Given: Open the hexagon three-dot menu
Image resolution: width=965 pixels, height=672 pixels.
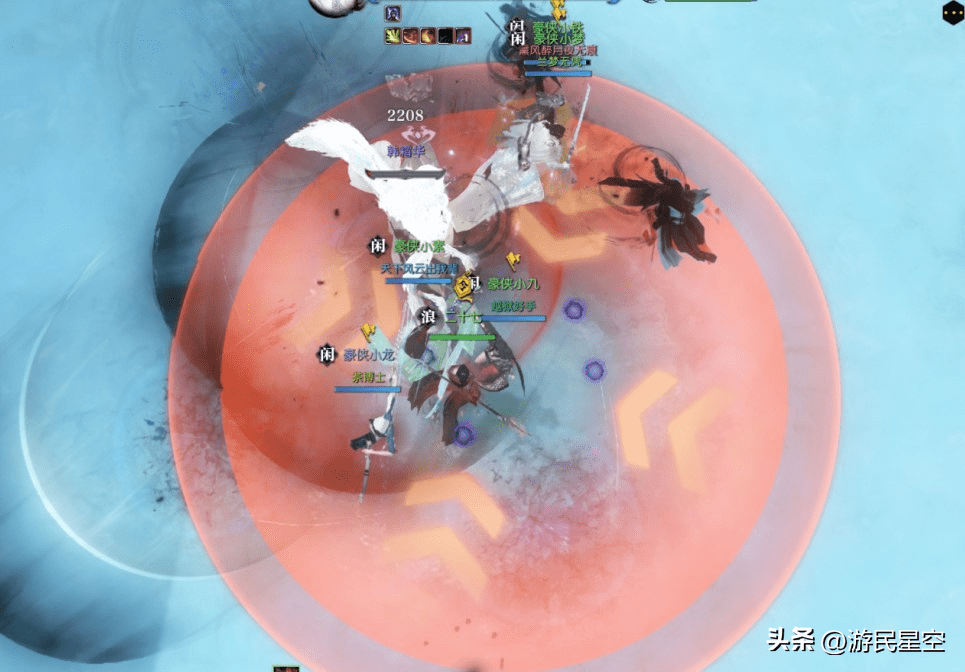Looking at the screenshot, I should click(x=952, y=12).
